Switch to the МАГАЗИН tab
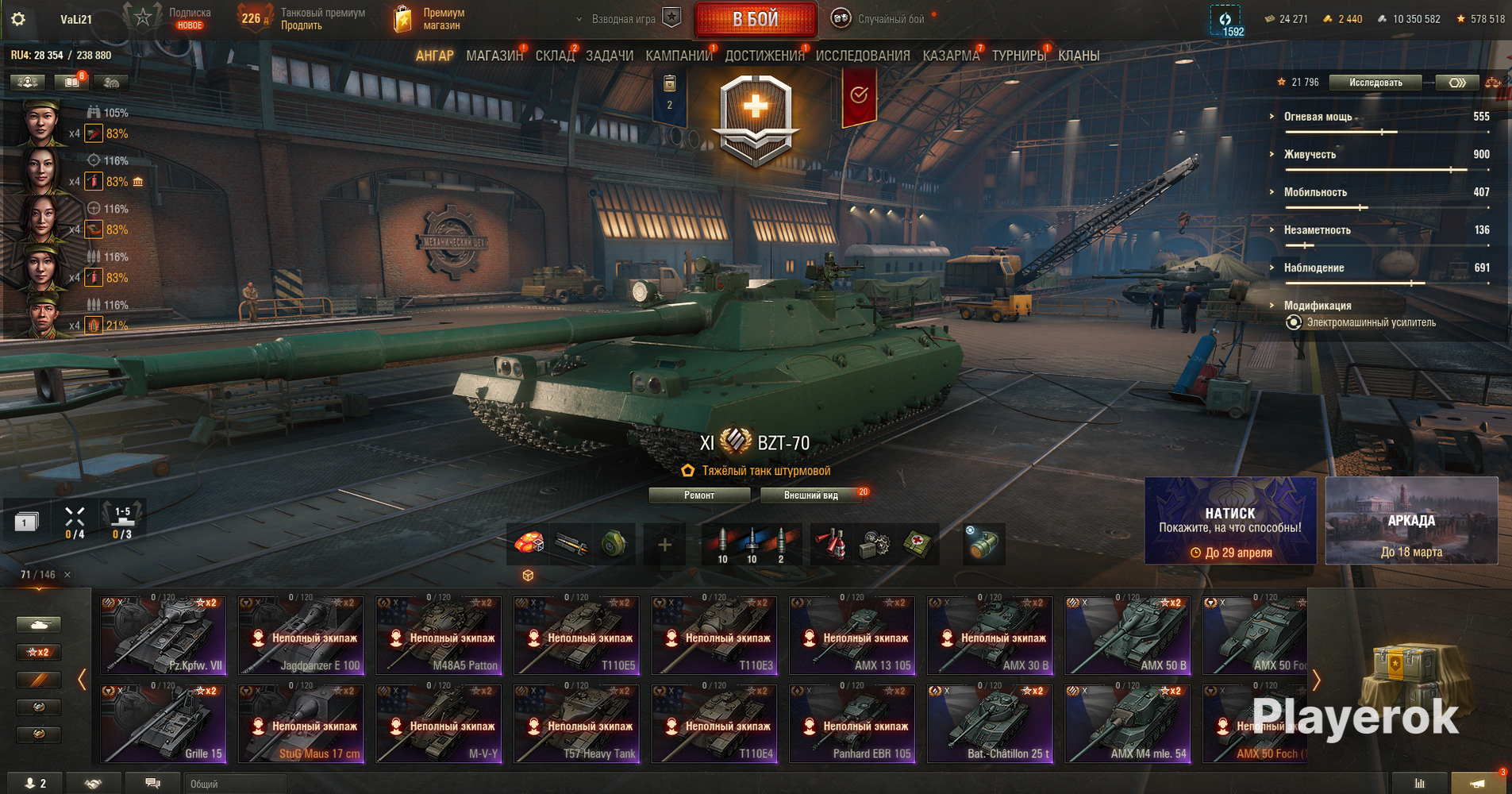The height and width of the screenshot is (794, 1512). coord(494,56)
